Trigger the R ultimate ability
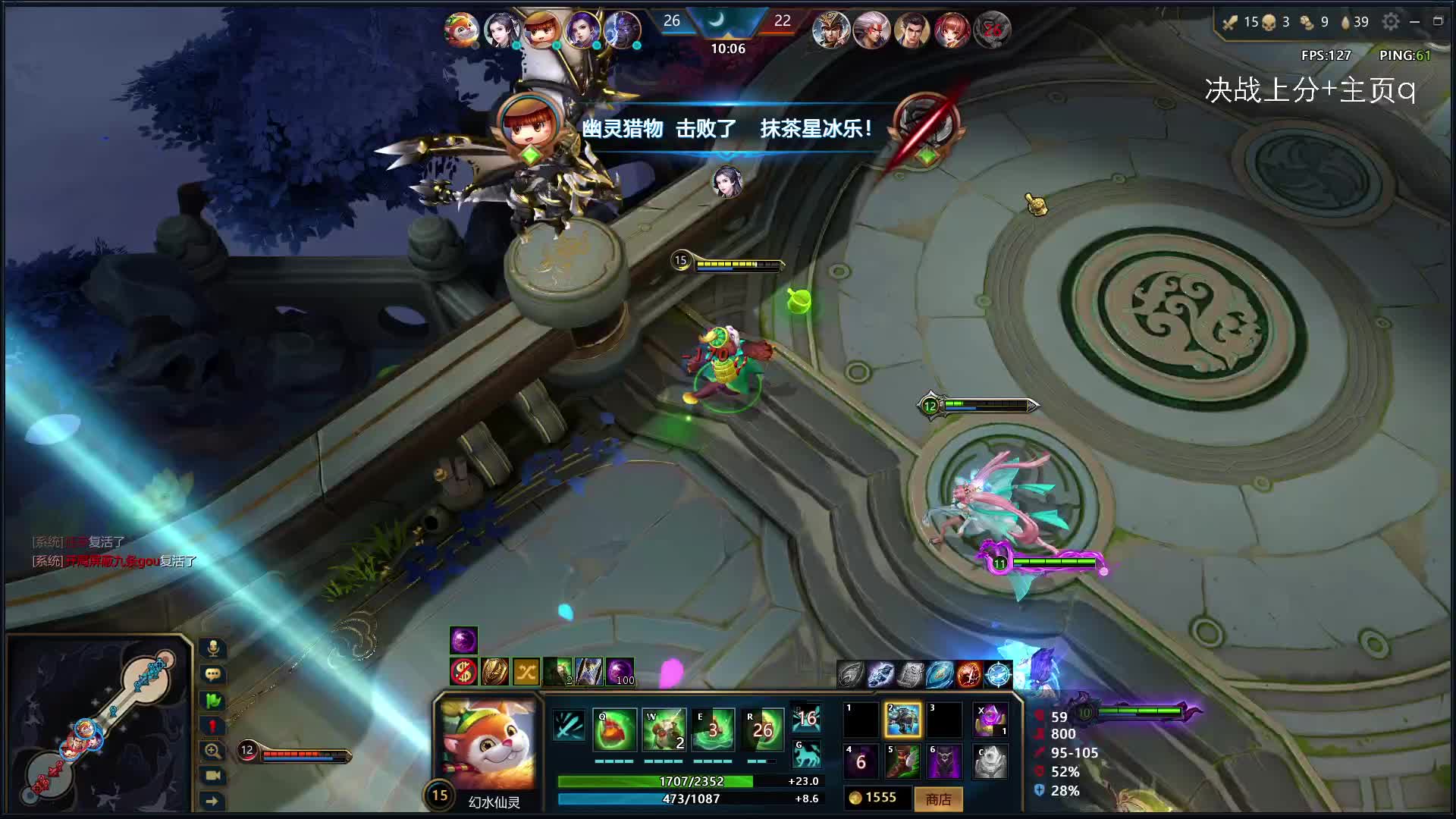1456x819 pixels. (762, 730)
